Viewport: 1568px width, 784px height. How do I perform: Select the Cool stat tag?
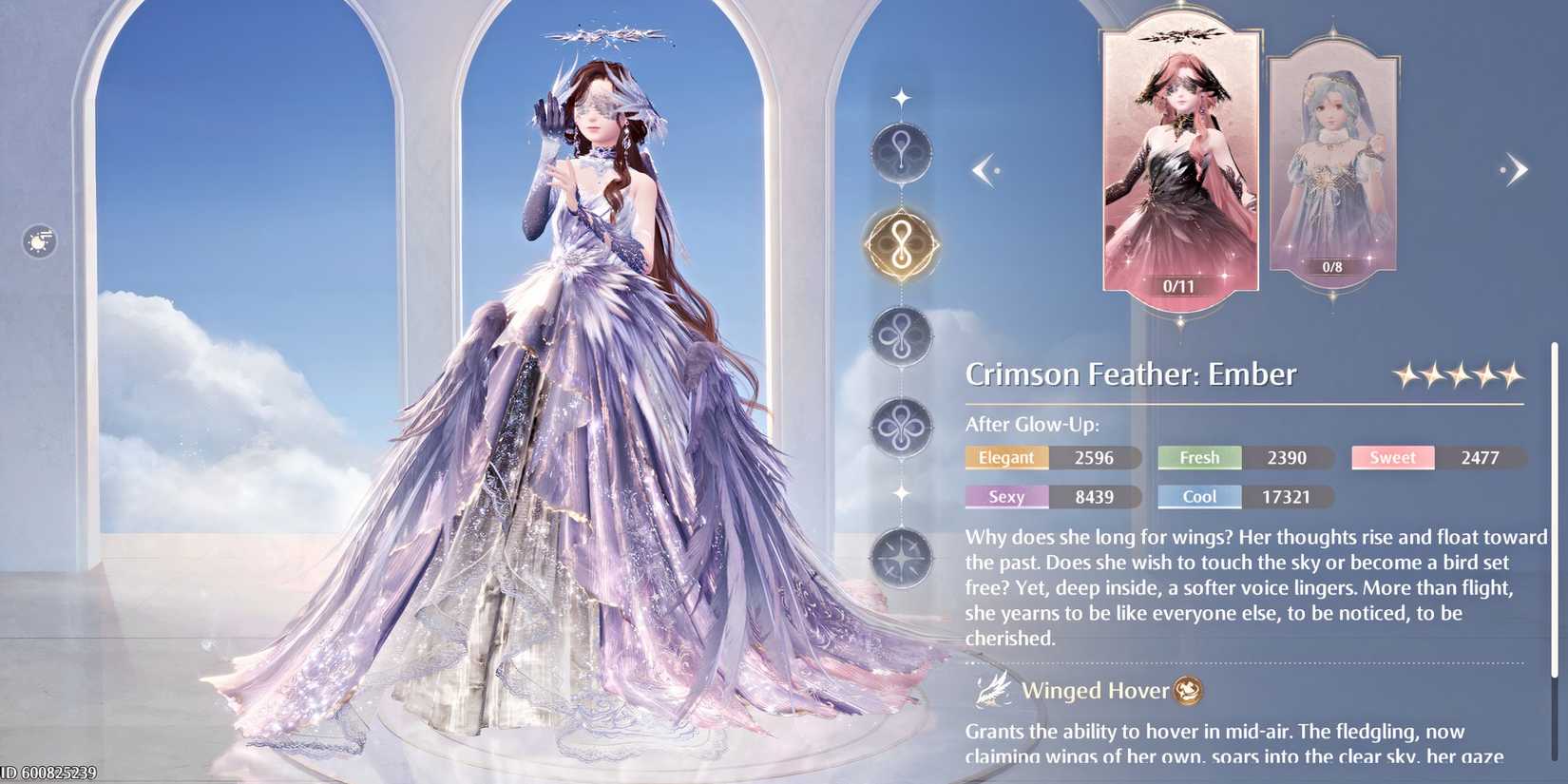1199,496
